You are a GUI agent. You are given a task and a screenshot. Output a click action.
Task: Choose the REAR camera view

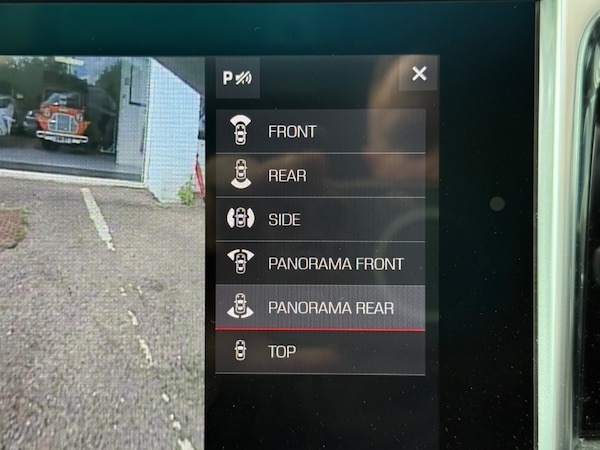point(320,175)
